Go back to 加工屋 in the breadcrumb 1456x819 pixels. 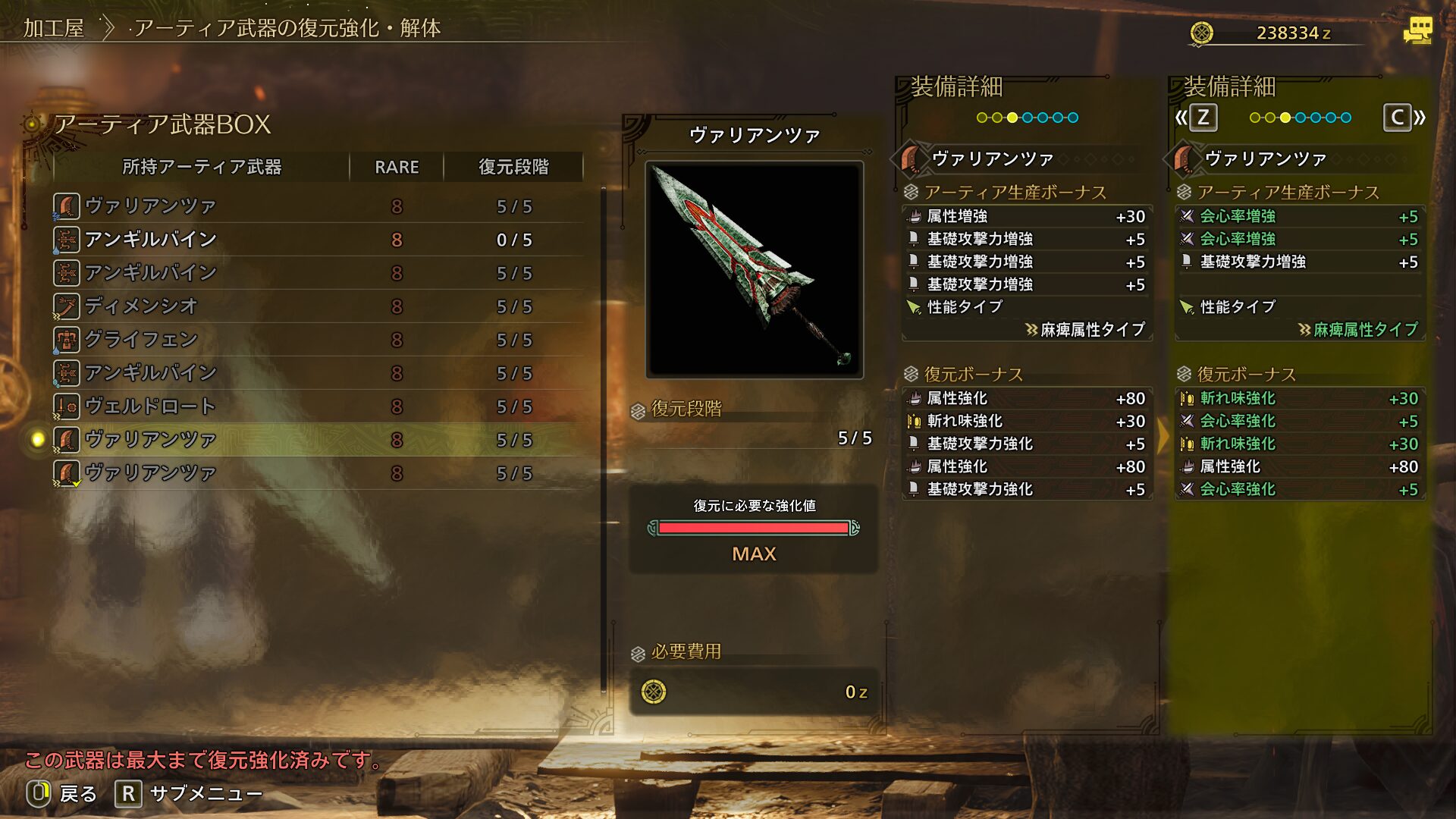pyautogui.click(x=53, y=29)
